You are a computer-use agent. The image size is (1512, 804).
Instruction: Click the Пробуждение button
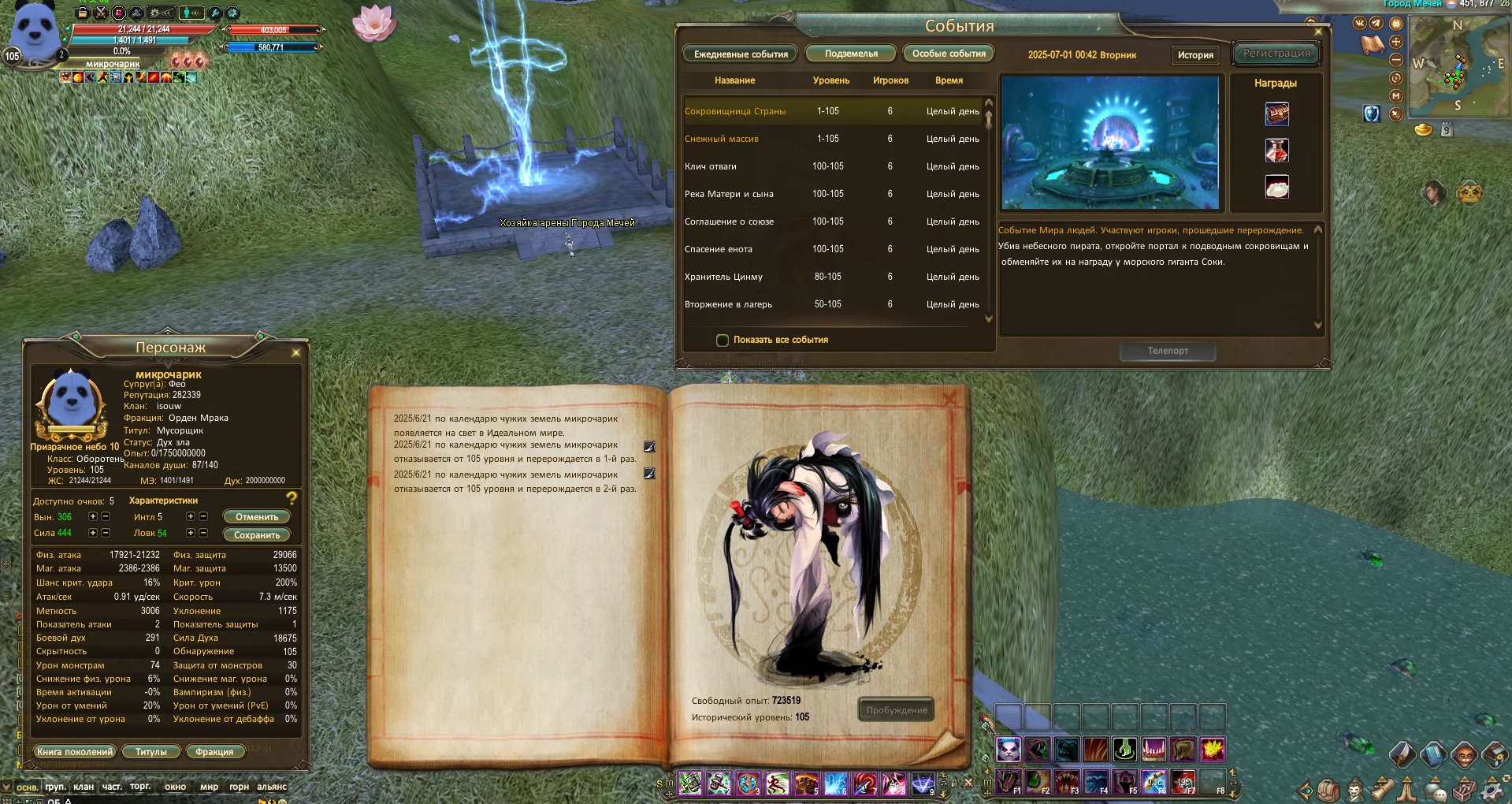[897, 710]
